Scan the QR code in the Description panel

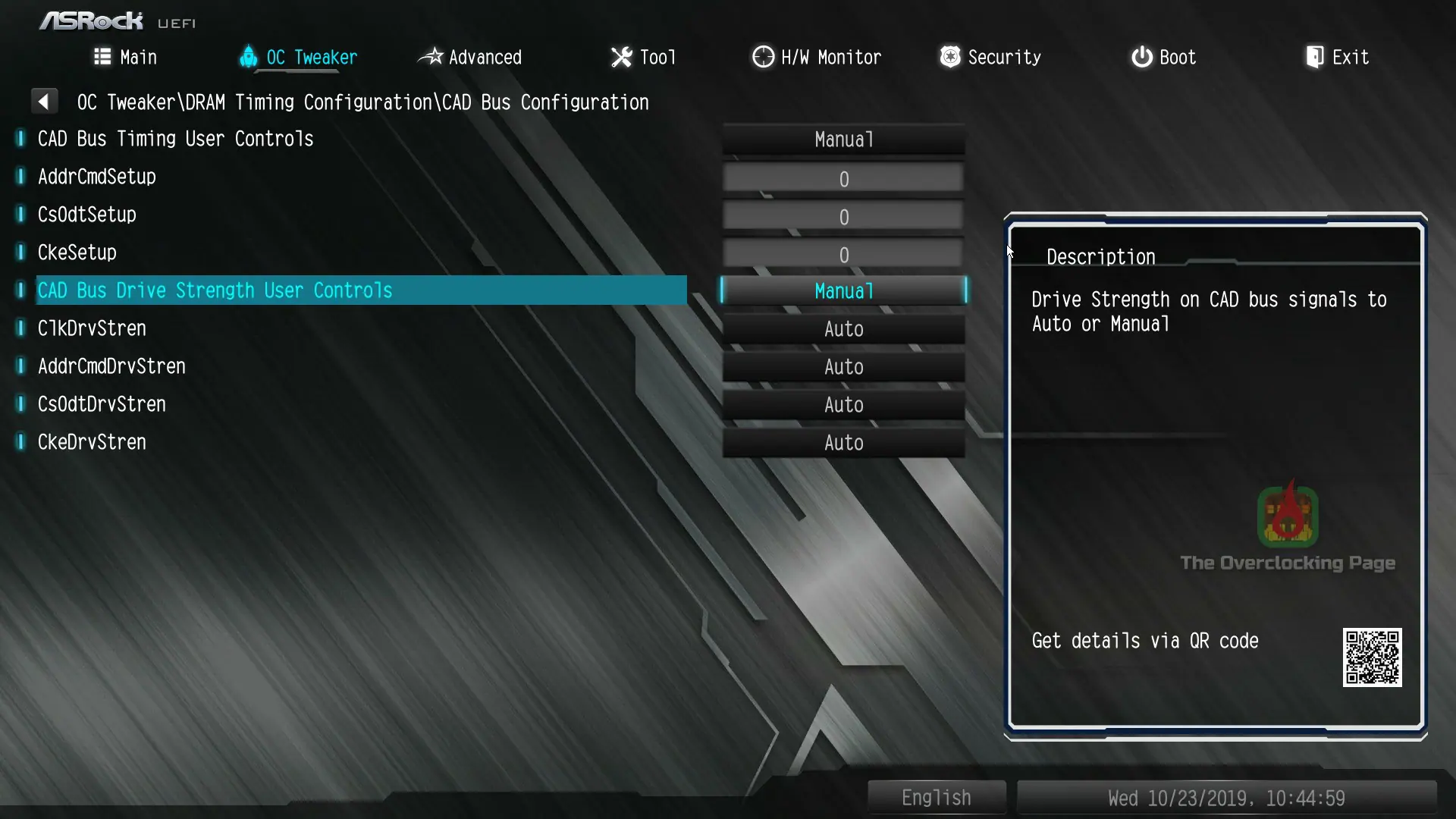pyautogui.click(x=1373, y=657)
